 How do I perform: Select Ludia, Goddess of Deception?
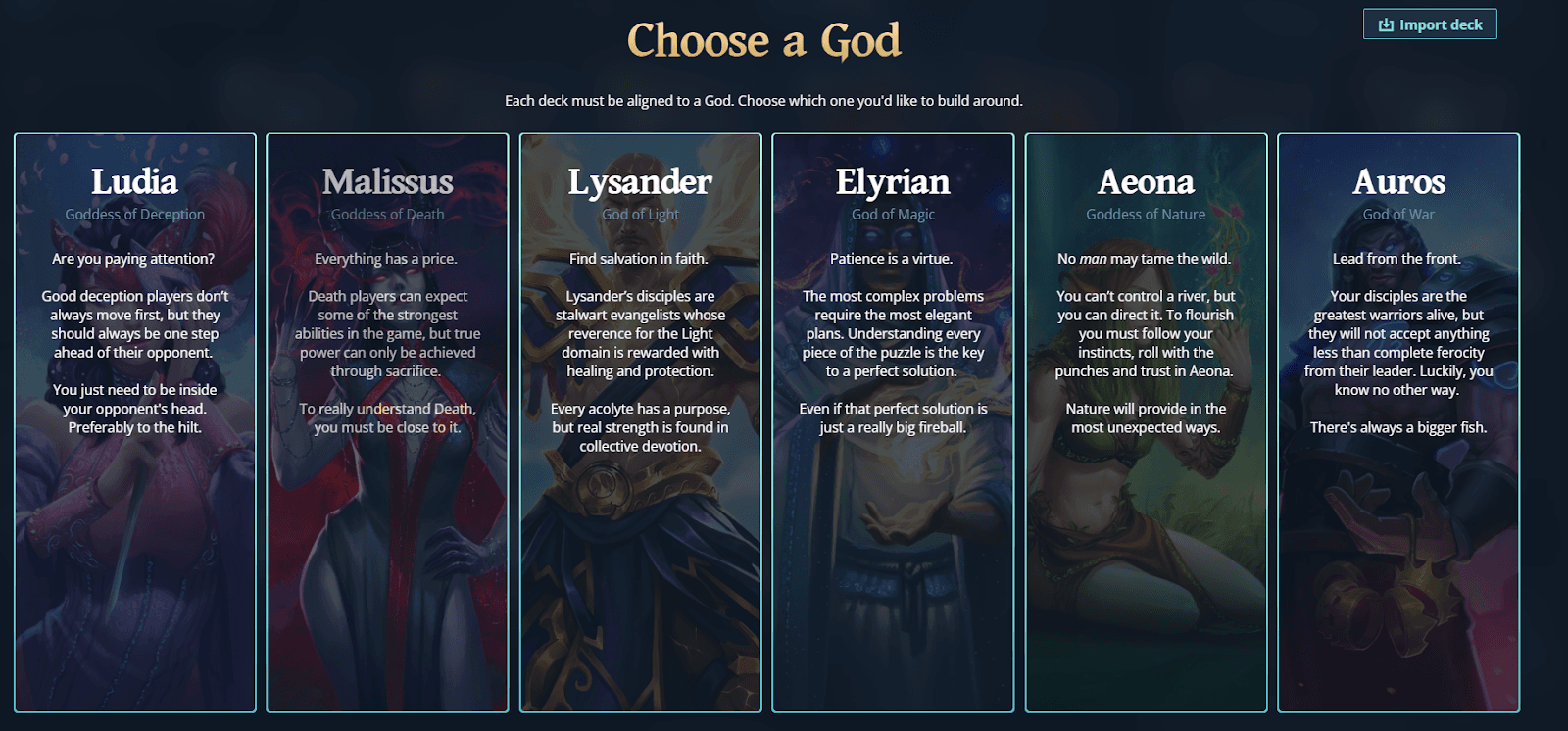click(134, 421)
